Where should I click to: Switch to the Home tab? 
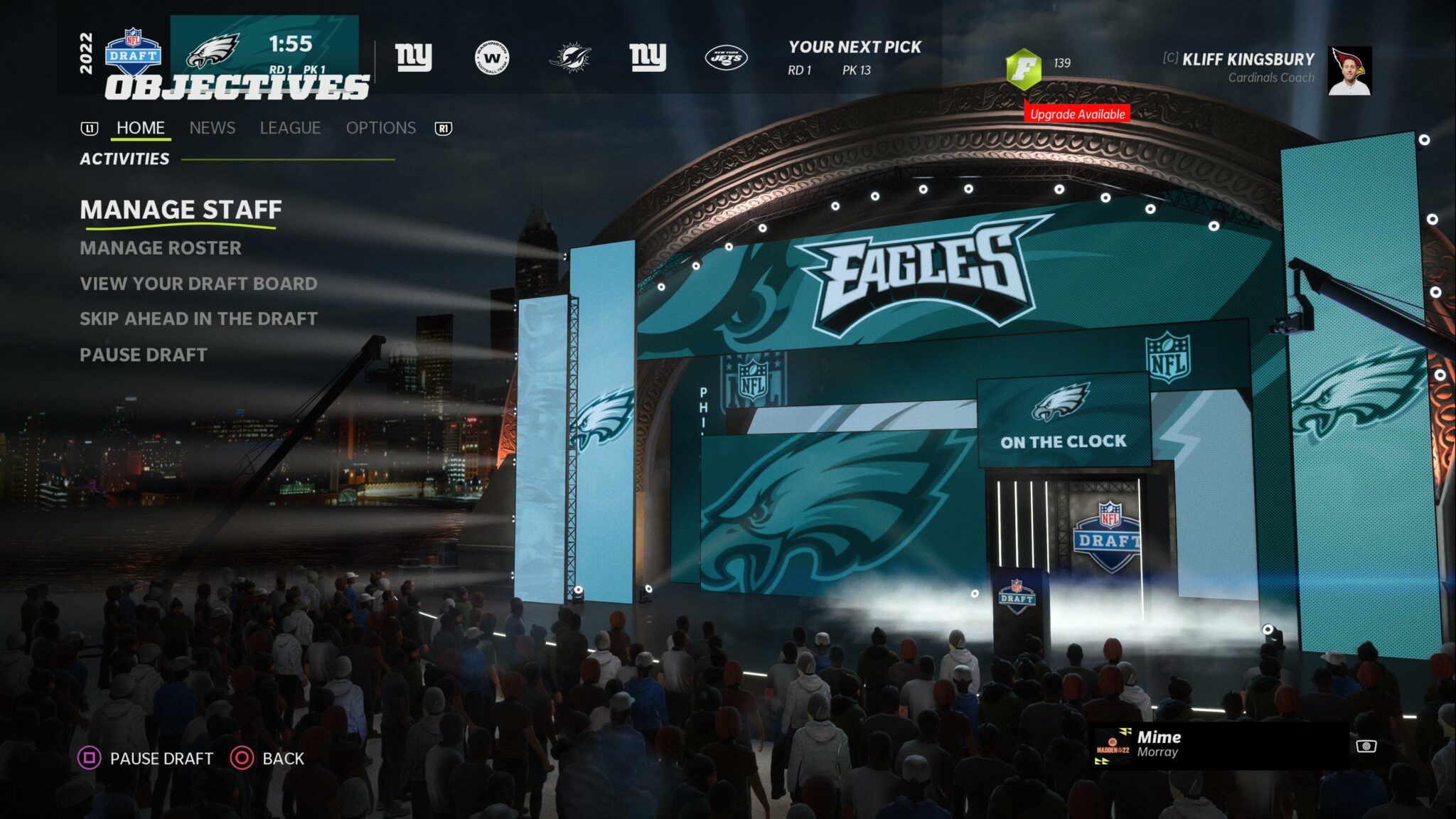coord(141,128)
